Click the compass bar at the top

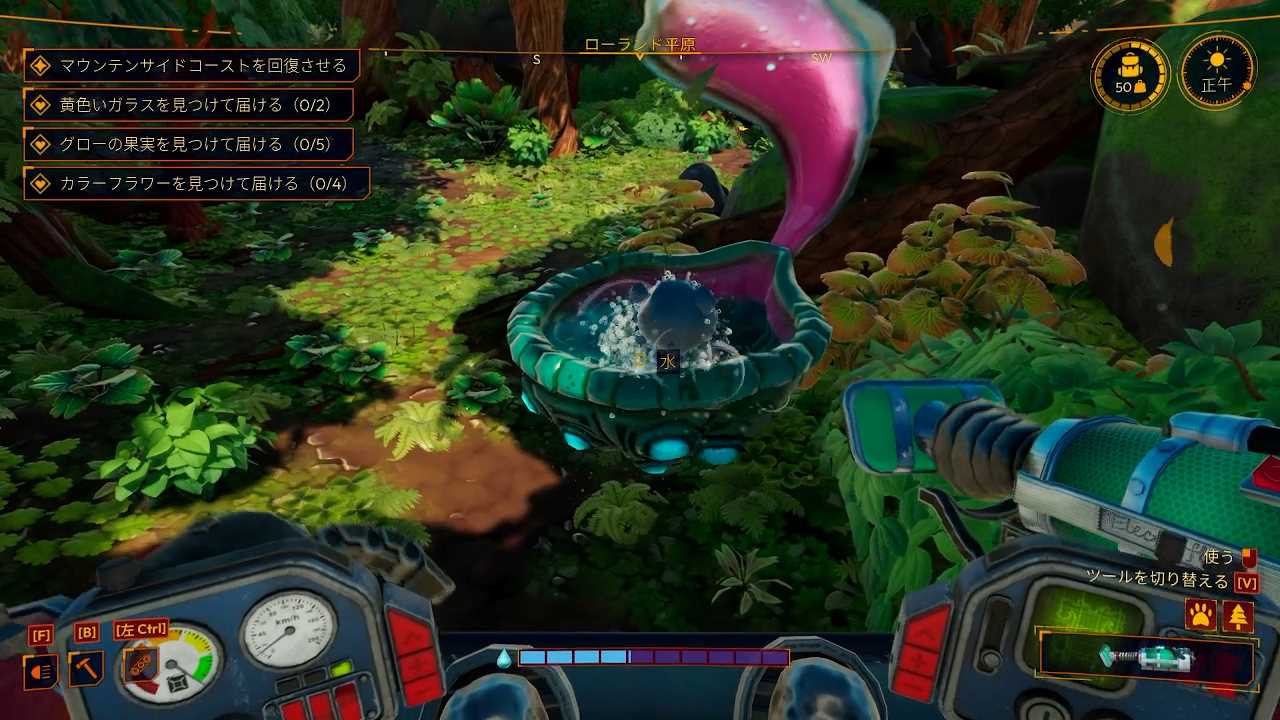click(x=640, y=52)
